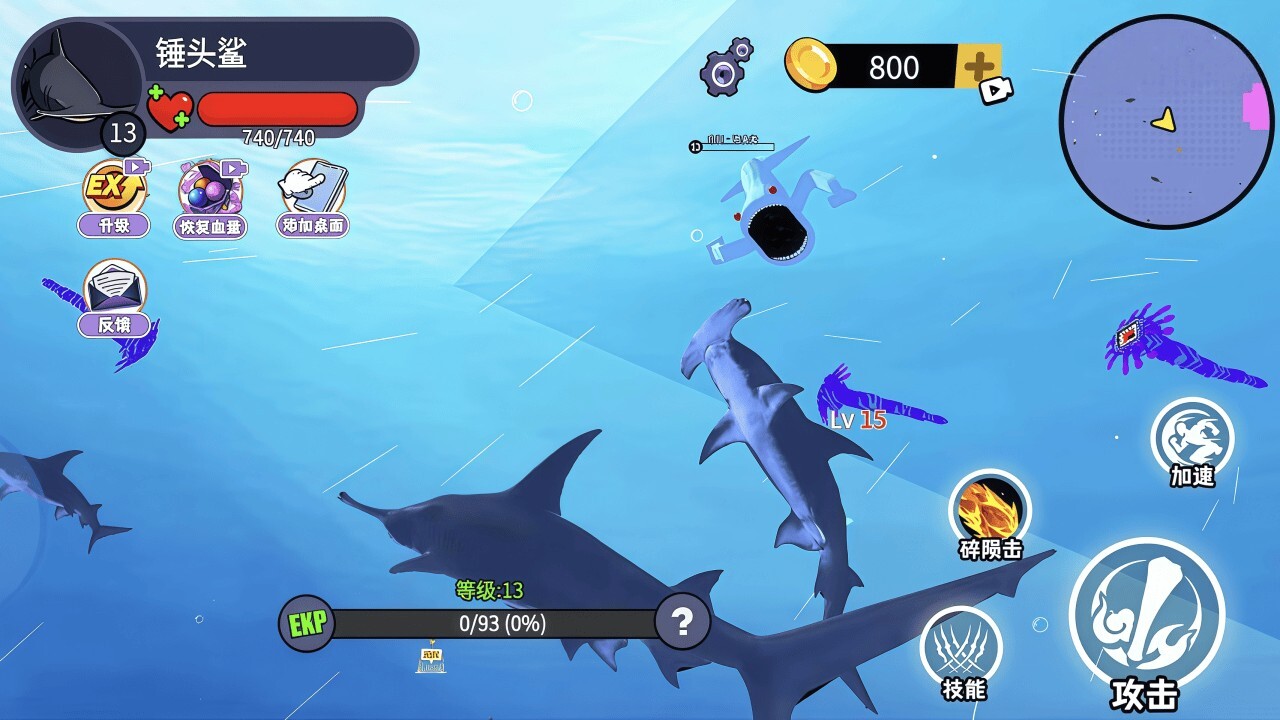
Task: Use the 技能 claw skill button
Action: pyautogui.click(x=961, y=647)
